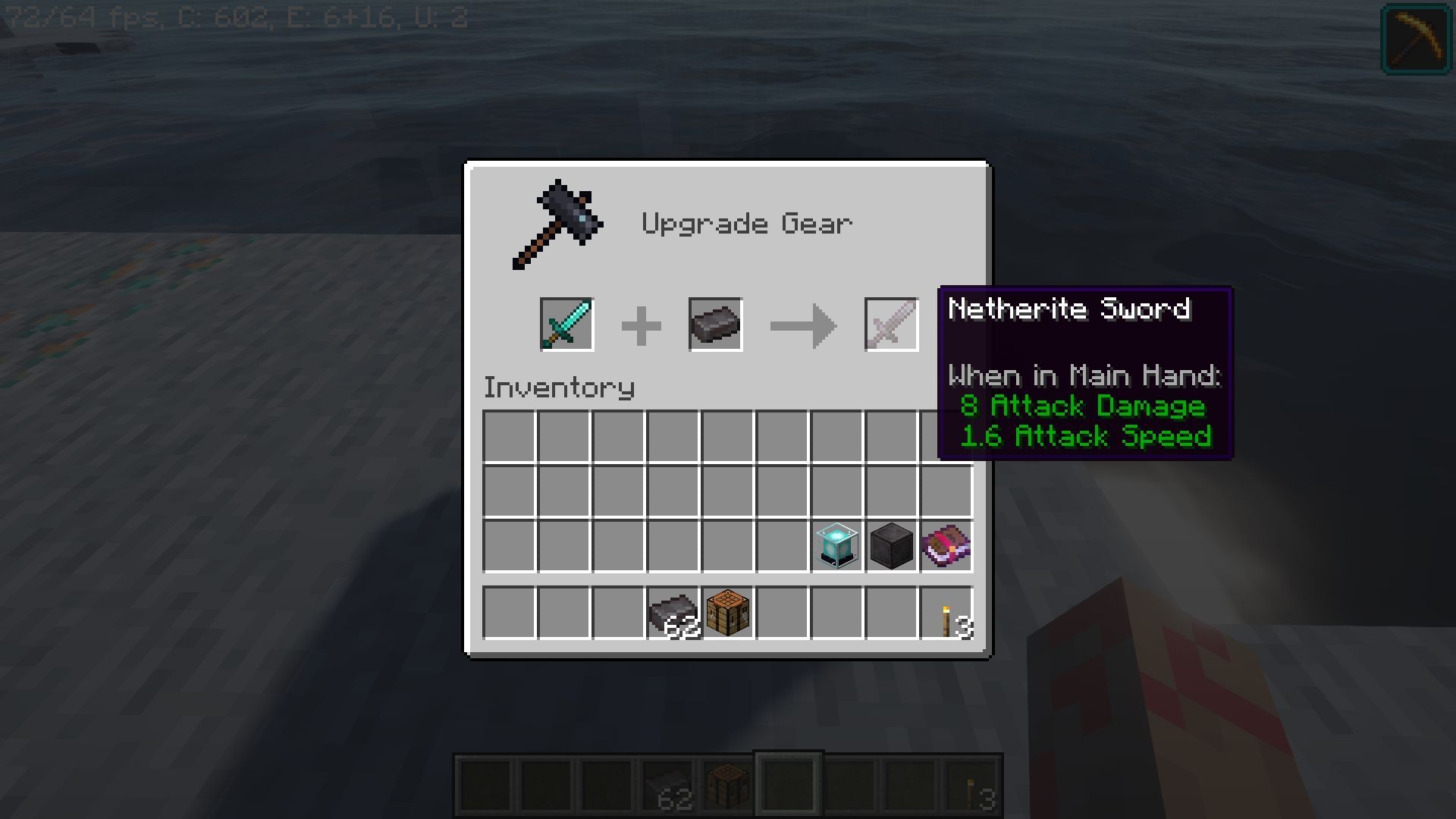Grab the crafting table from the inventory
This screenshot has width=1456, height=819.
[726, 614]
